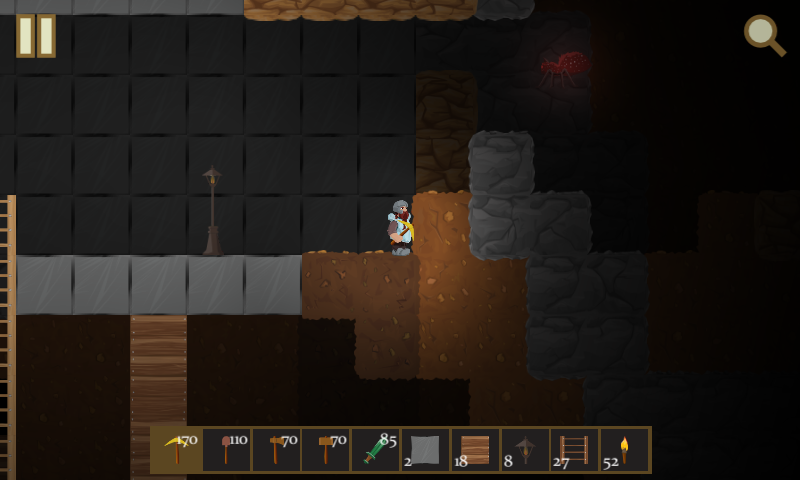The image size is (800, 480).
Task: Click the torch slot
Action: (624, 450)
